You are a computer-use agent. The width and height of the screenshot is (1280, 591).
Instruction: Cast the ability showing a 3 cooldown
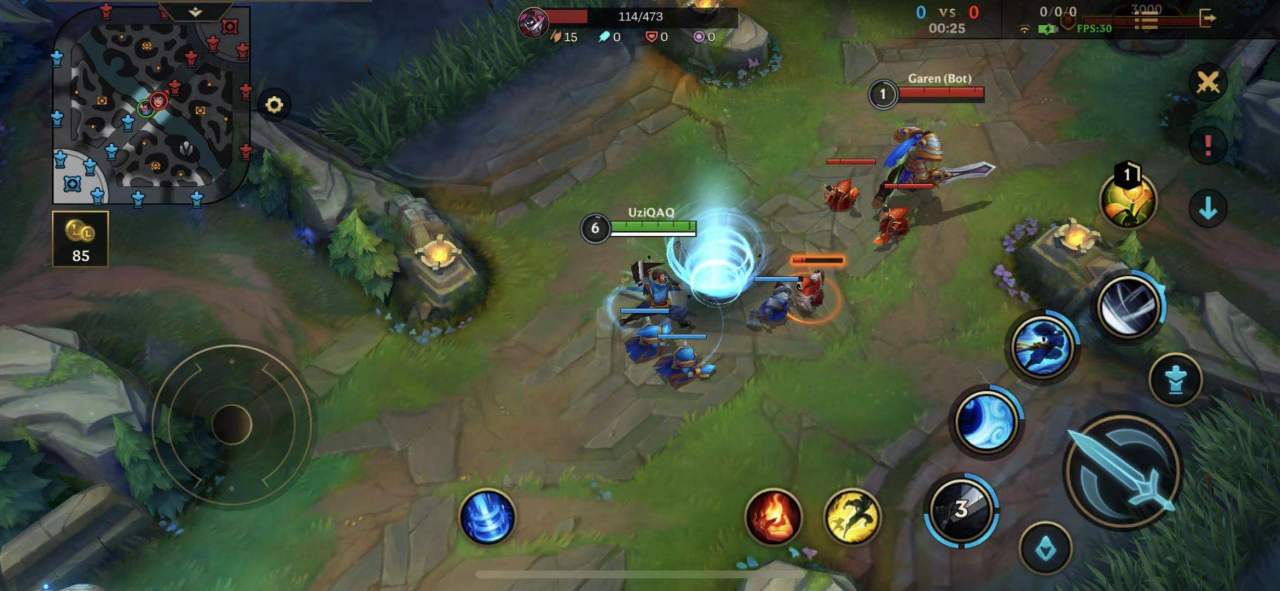961,510
